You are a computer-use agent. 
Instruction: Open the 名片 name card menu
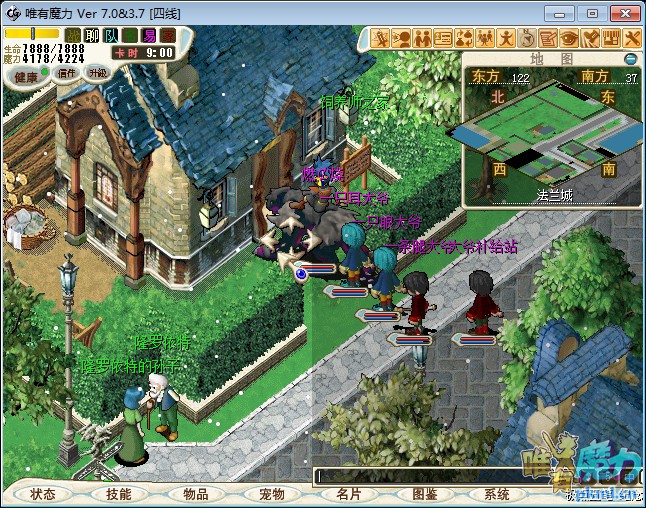coord(349,494)
